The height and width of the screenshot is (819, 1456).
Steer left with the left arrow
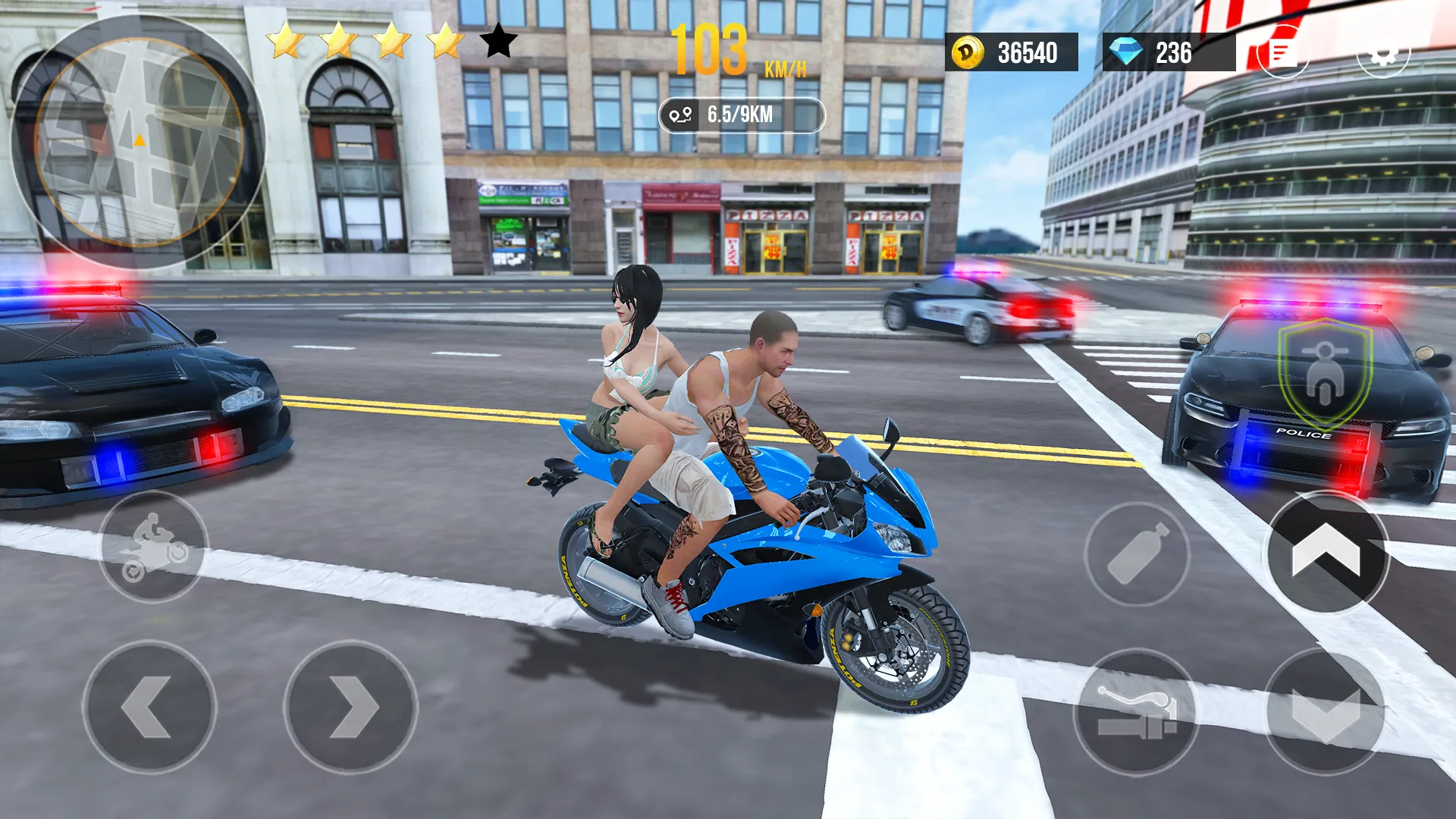149,708
